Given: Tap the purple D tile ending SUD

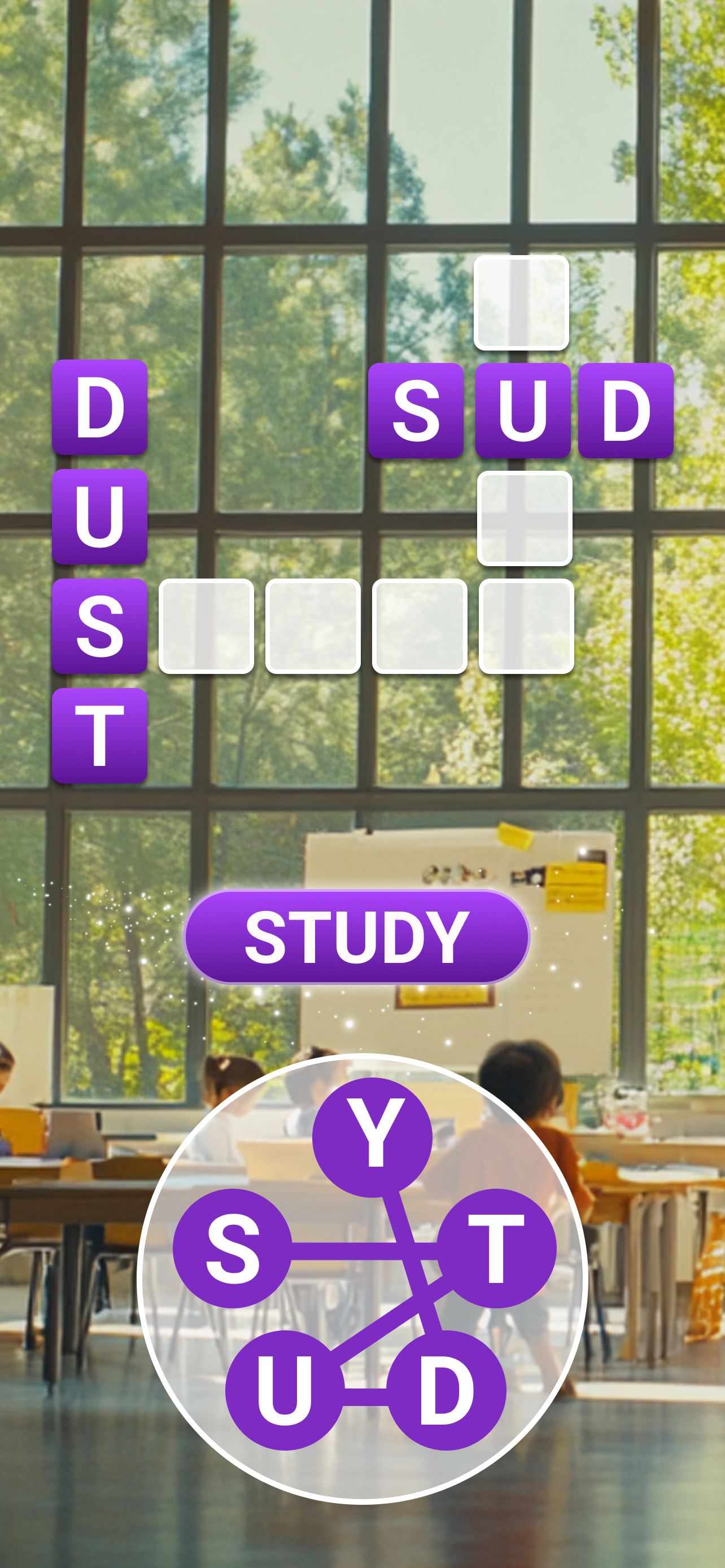Looking at the screenshot, I should 626,410.
